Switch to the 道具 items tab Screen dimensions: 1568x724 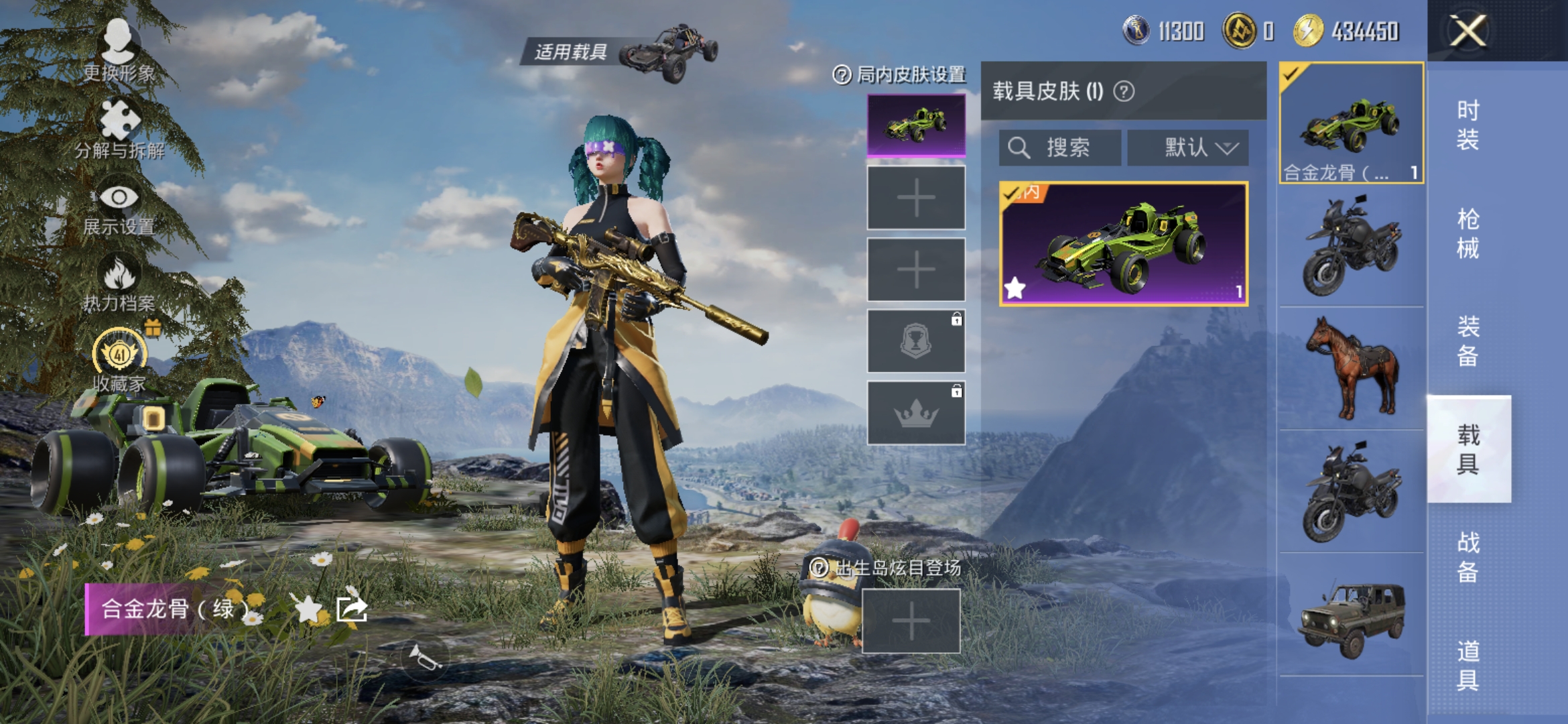click(x=1467, y=665)
